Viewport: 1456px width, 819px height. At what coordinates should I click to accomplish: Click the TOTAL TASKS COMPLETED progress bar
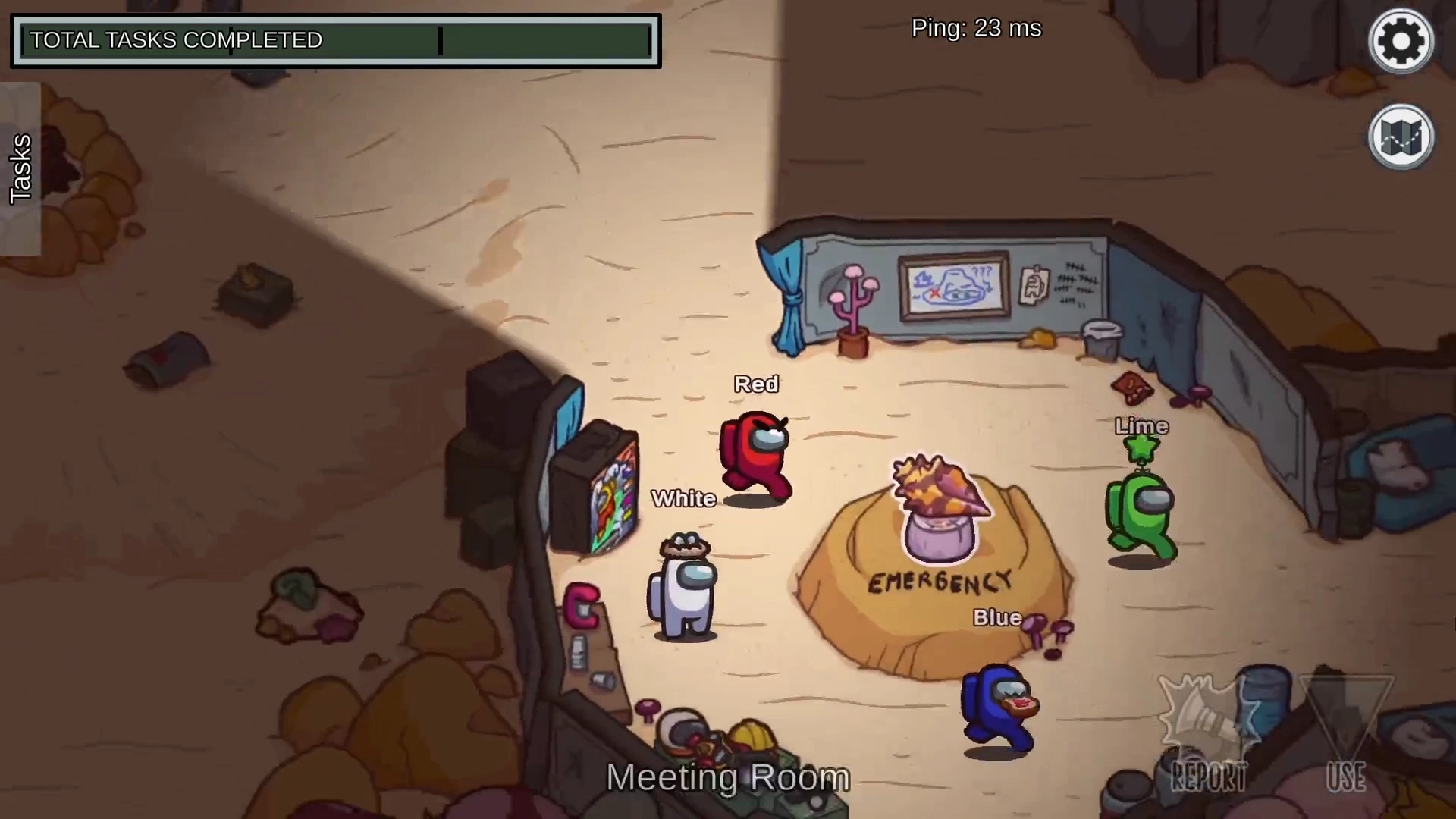tap(334, 40)
